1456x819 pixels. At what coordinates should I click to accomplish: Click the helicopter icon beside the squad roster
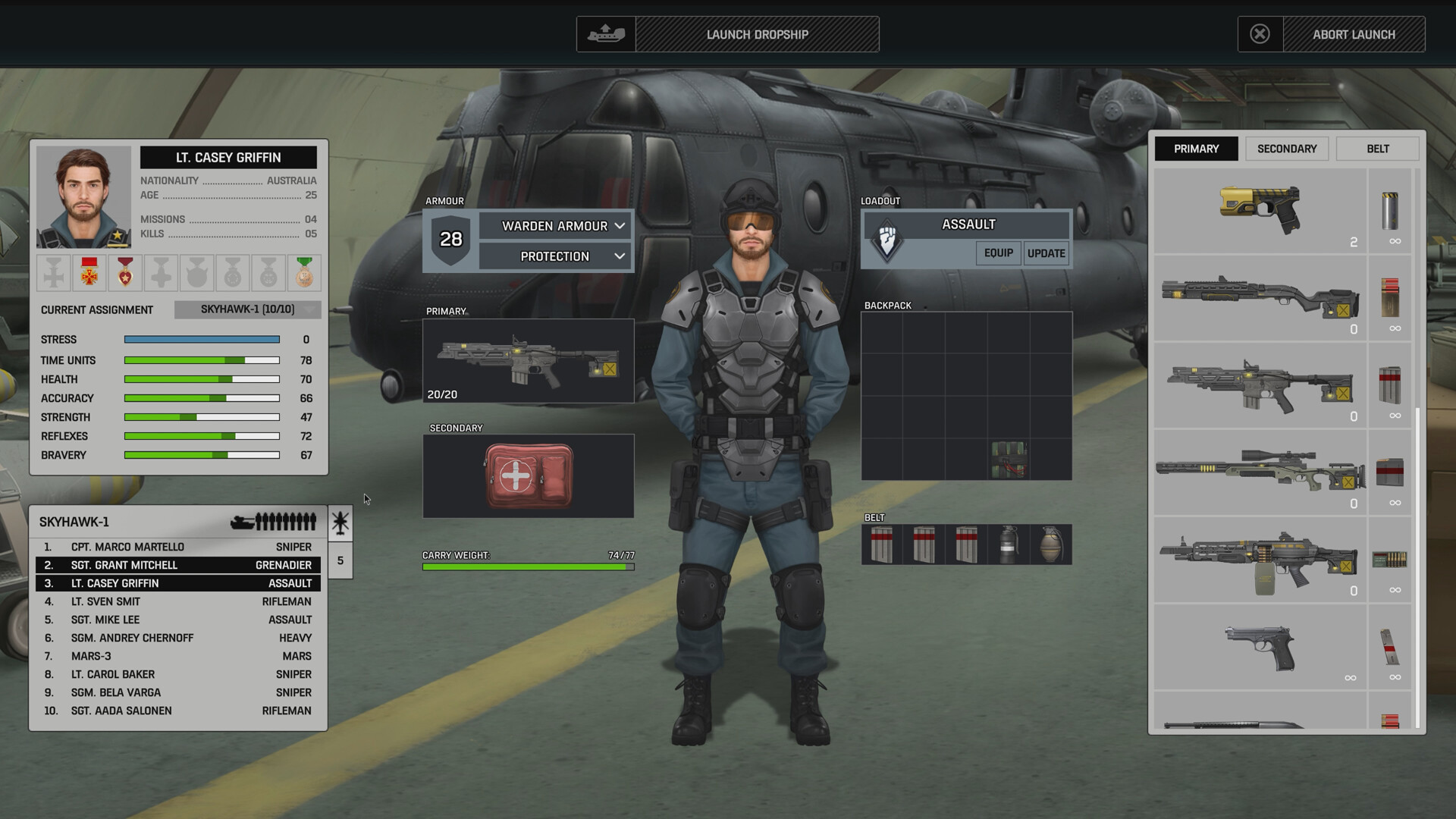(340, 522)
